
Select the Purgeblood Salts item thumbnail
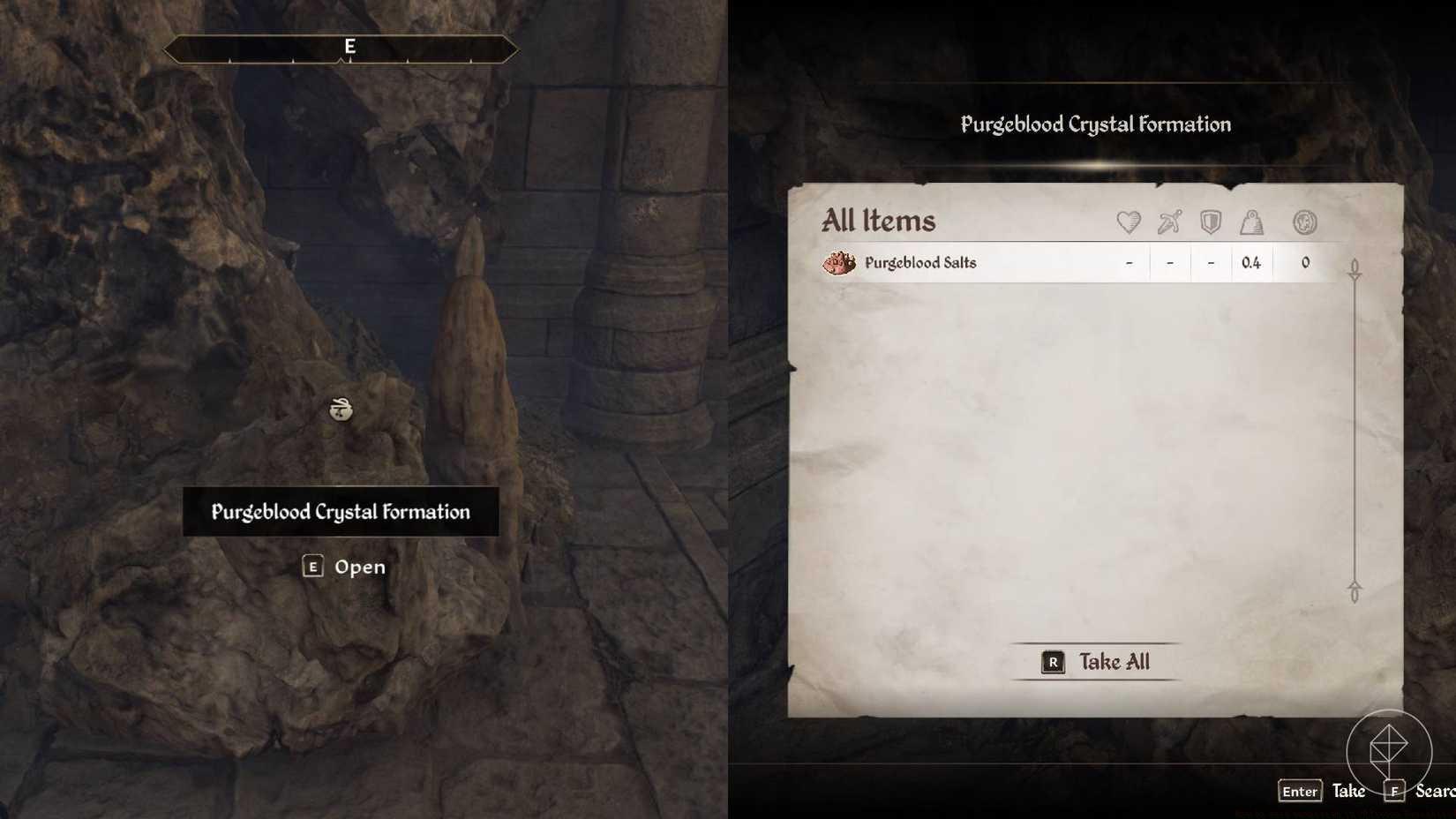[x=840, y=262]
